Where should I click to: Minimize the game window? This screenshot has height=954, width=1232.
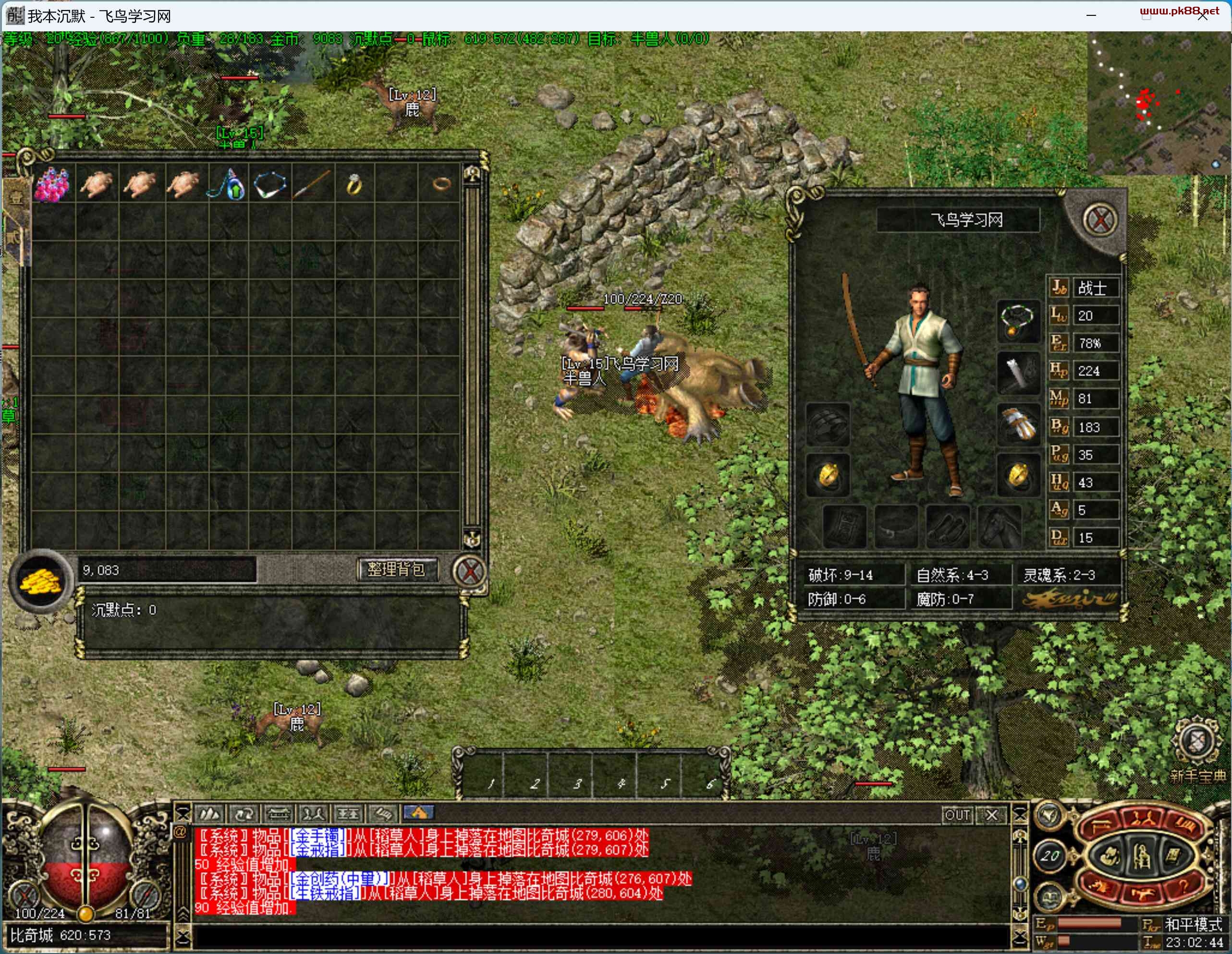click(1091, 16)
